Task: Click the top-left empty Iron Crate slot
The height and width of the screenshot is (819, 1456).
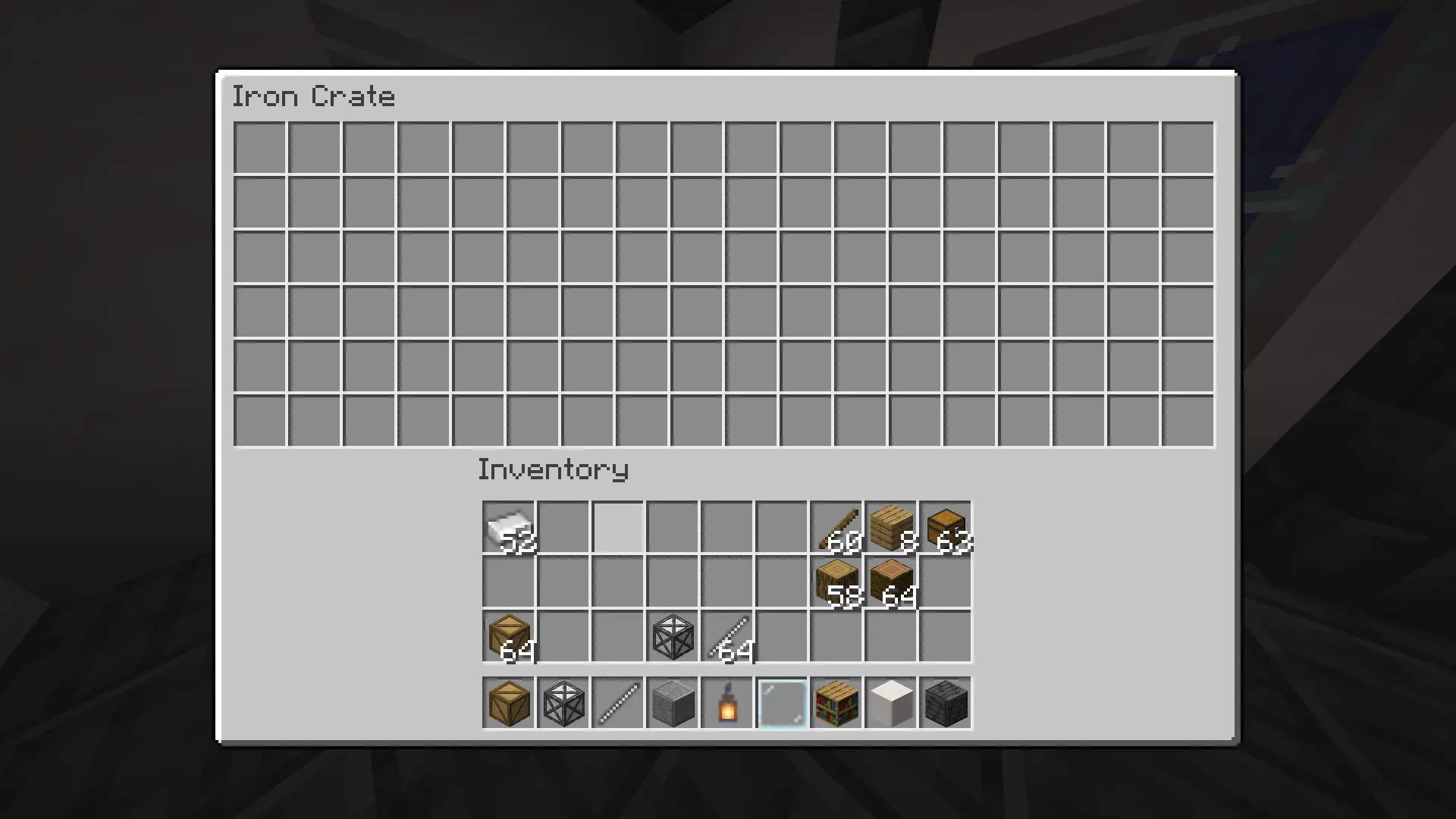Action: click(260, 148)
